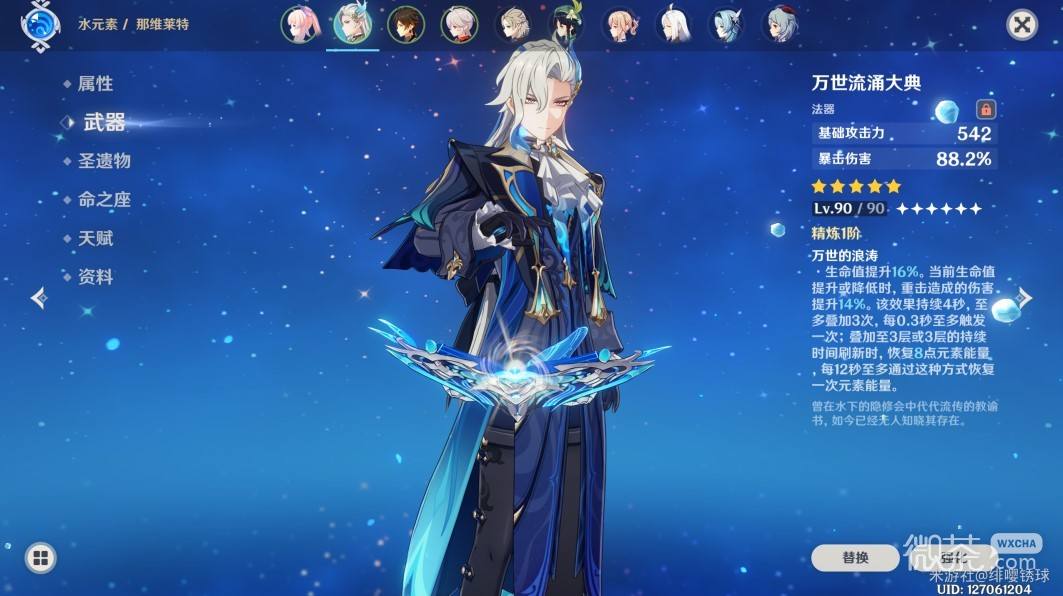
Task: Click the 替换 (Switch) weapon button
Action: pos(856,557)
